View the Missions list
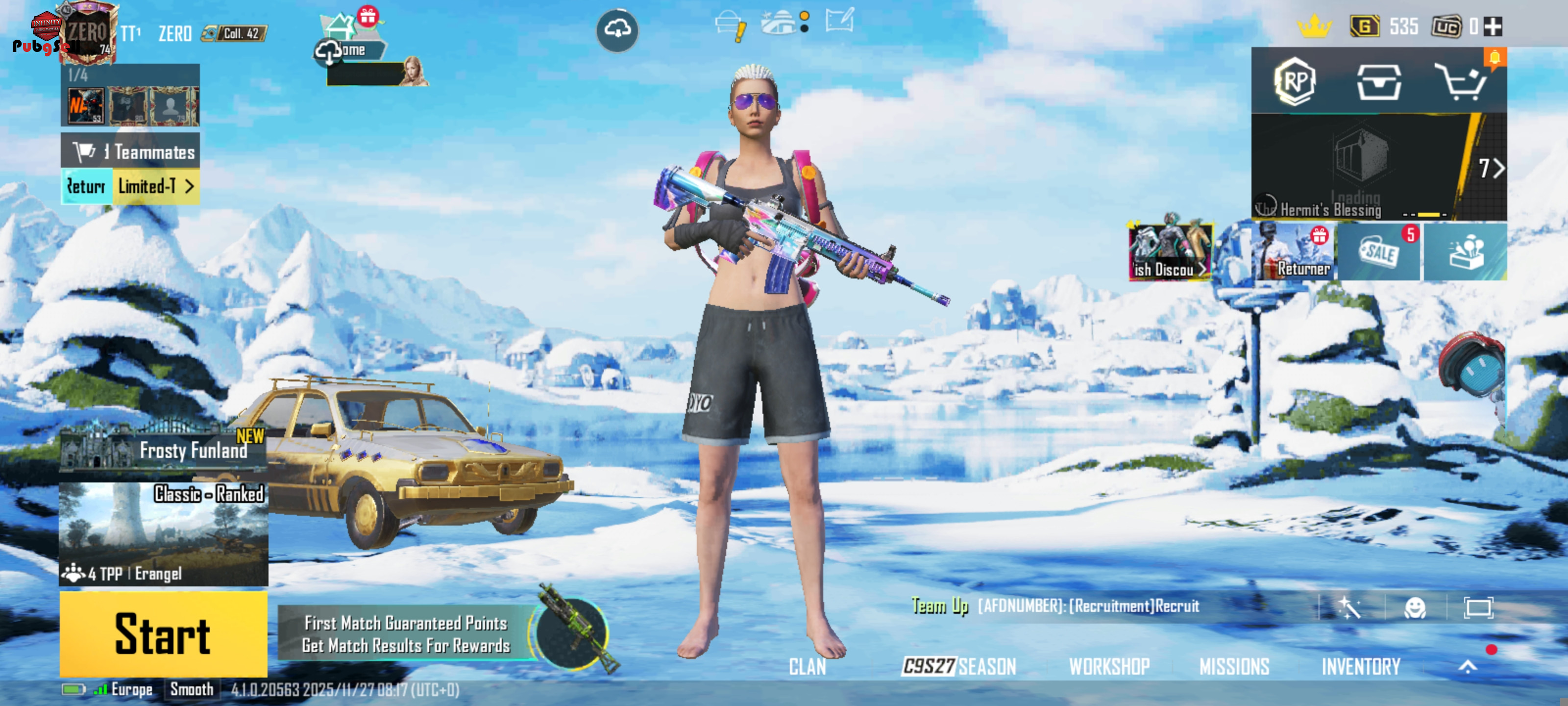 pyautogui.click(x=1234, y=666)
